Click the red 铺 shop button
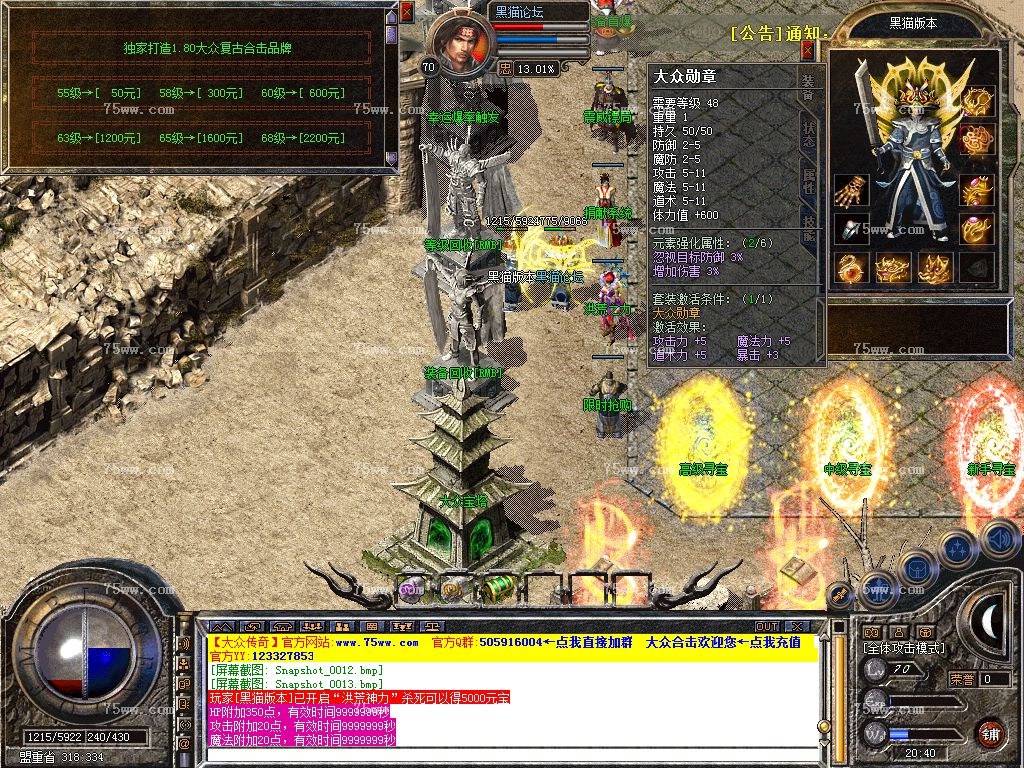1024x768 pixels. (x=990, y=732)
